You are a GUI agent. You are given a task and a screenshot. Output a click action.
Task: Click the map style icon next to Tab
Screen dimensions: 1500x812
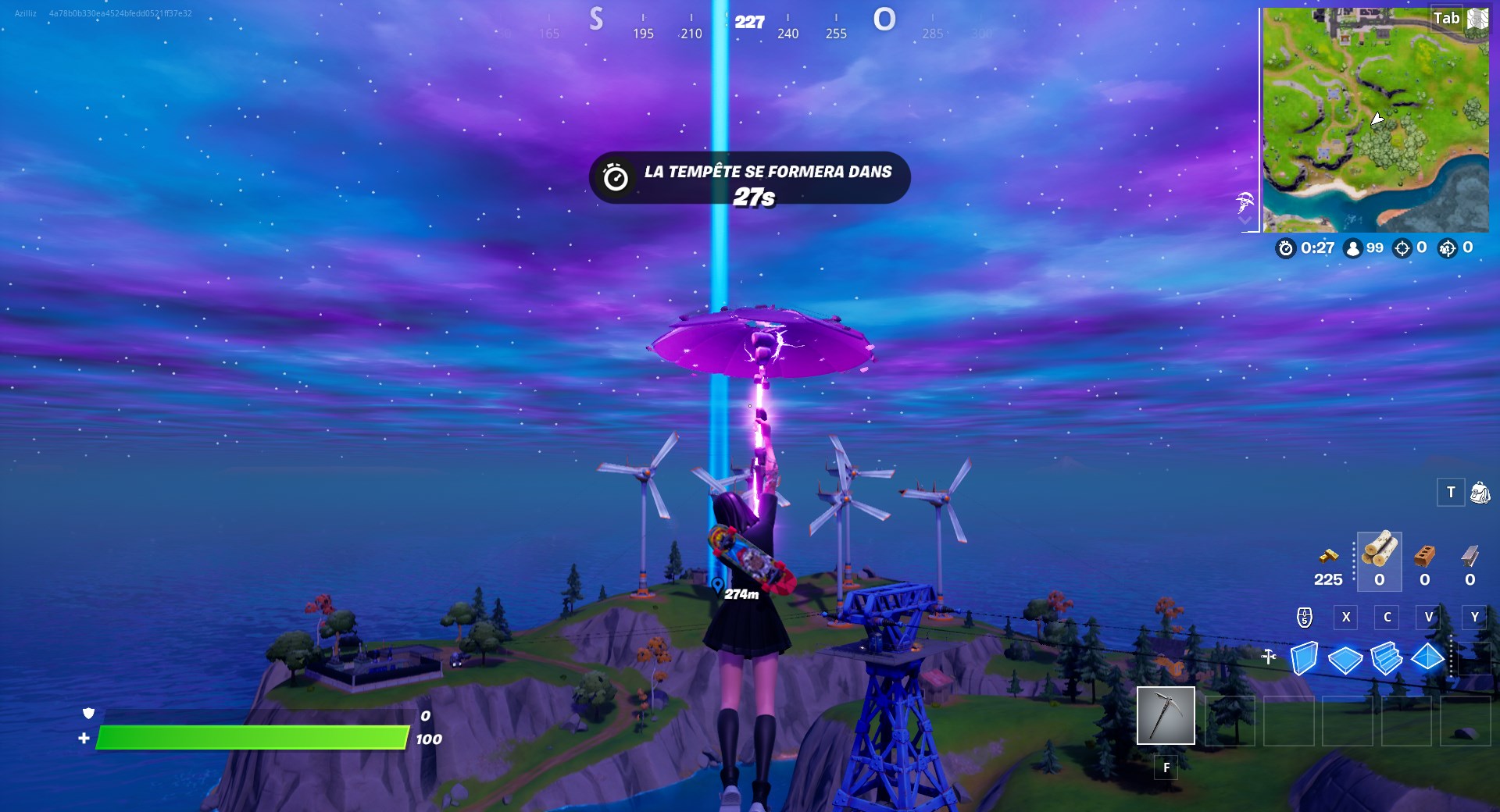pos(1477,18)
